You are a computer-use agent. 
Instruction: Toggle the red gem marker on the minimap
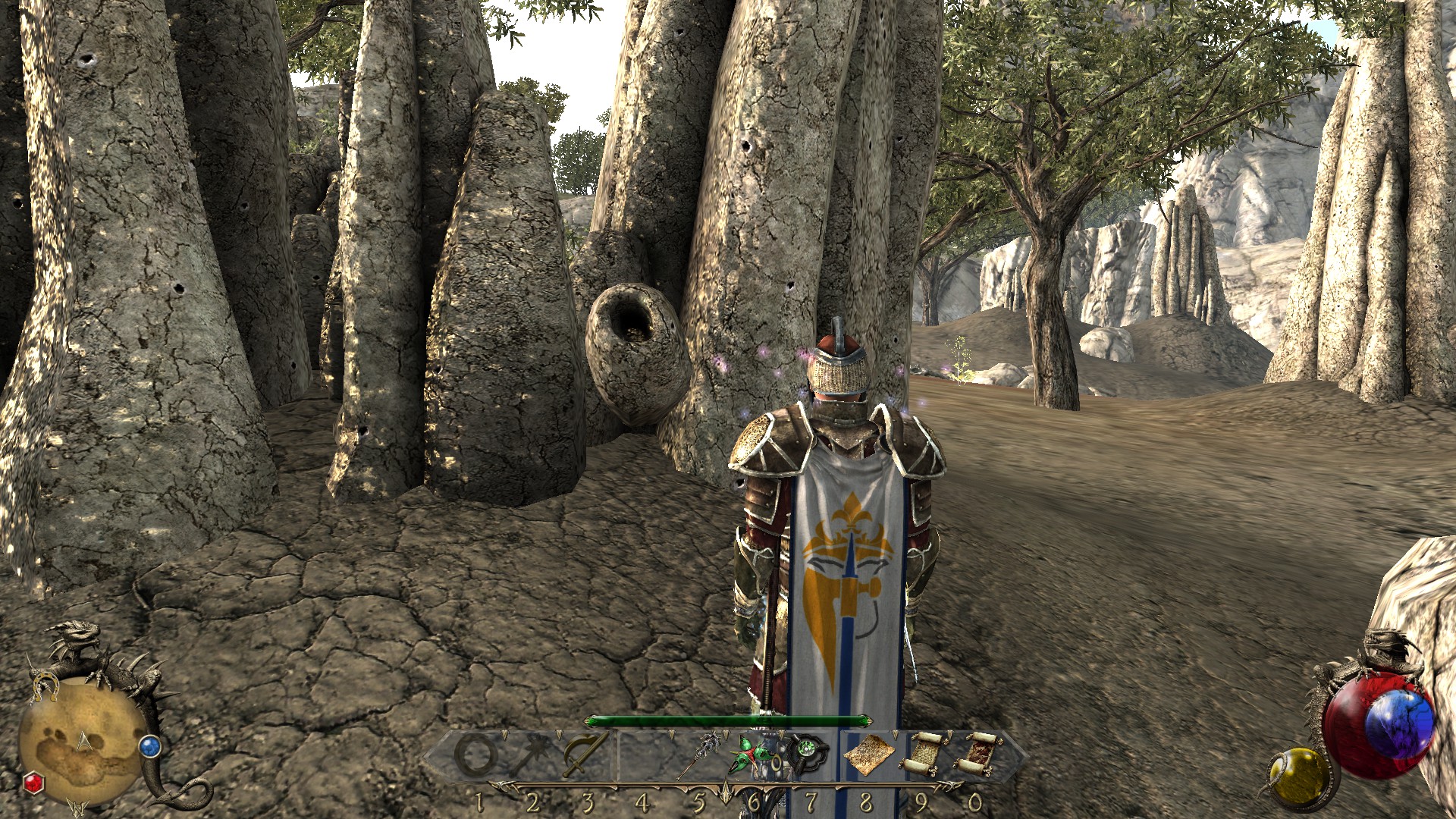coord(33,783)
